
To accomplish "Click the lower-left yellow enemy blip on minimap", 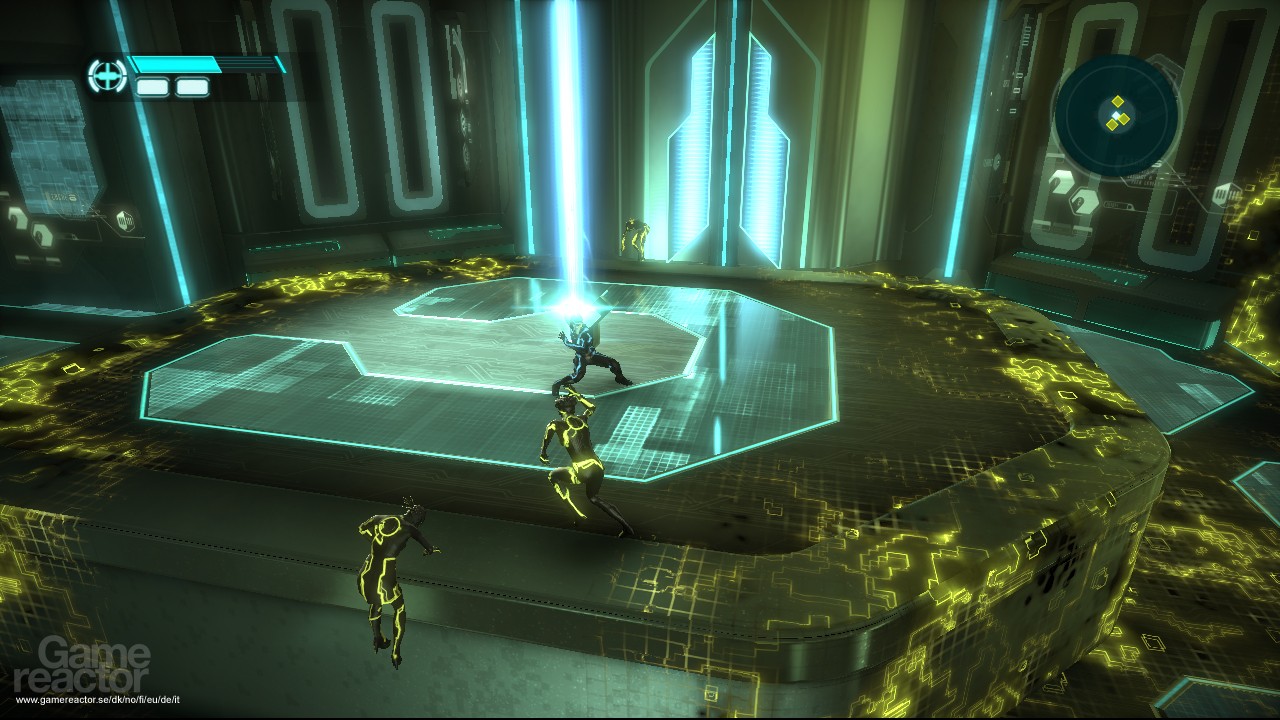I will coord(1113,124).
